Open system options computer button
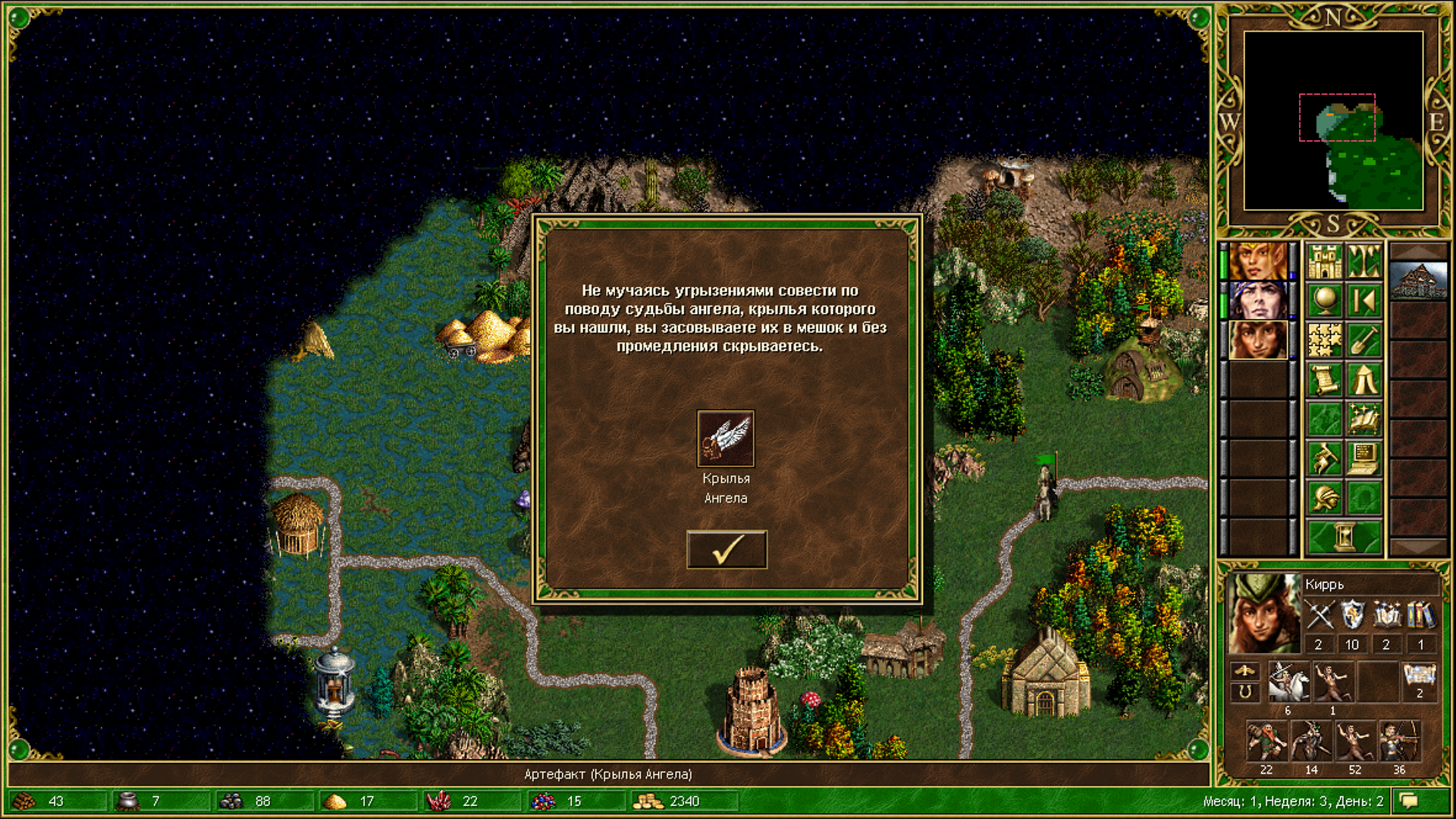This screenshot has height=819, width=1456. (x=1363, y=459)
